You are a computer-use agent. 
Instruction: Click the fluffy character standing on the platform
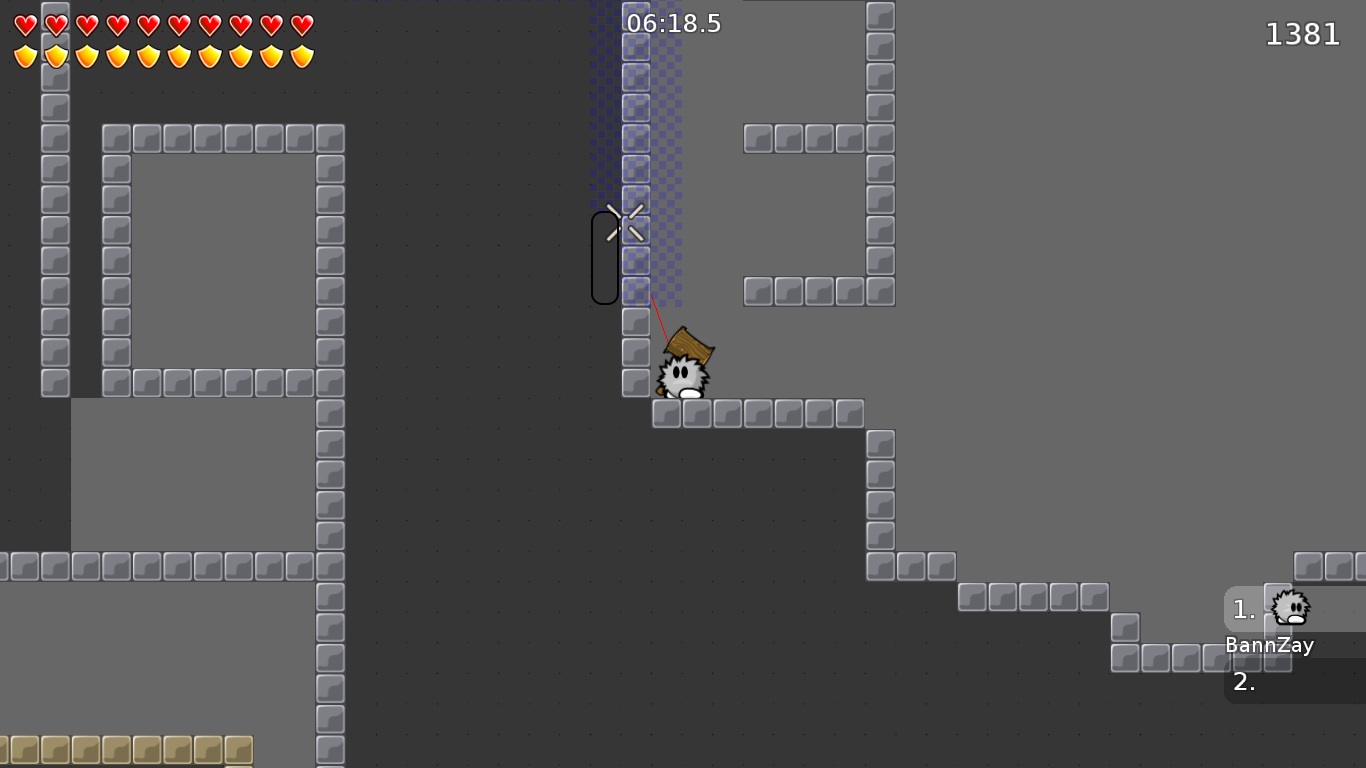click(684, 375)
